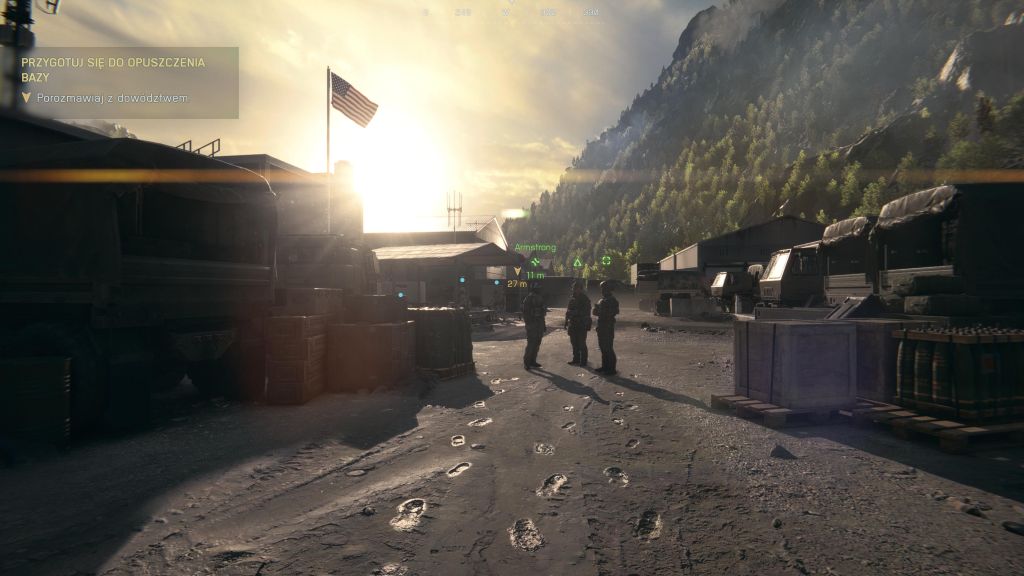Image resolution: width=1024 pixels, height=576 pixels.
Task: Select the green bracket squadmate marker
Action: point(606,261)
